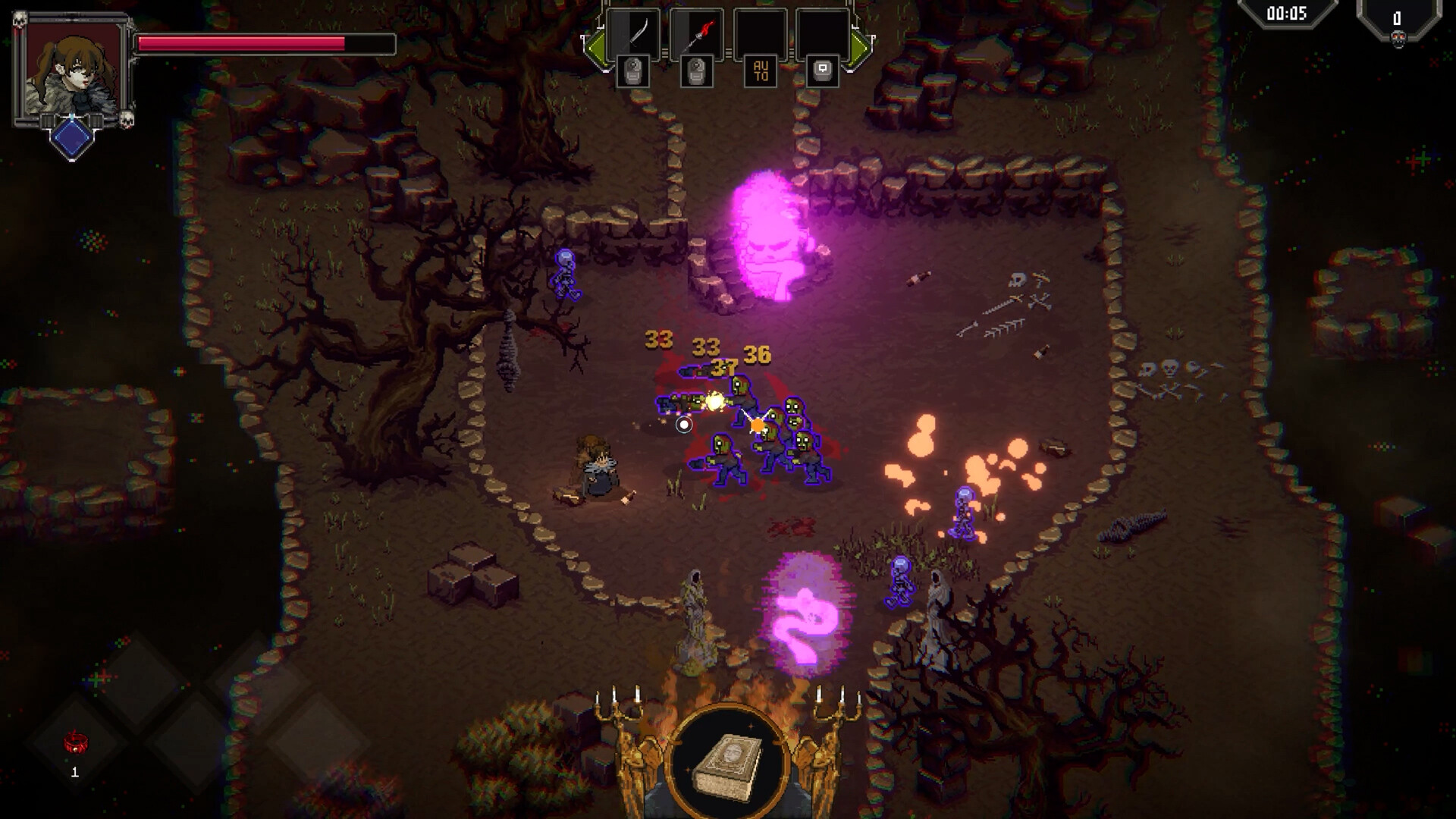Click the left green hotbar arrow
The image size is (1456, 819).
(x=594, y=49)
